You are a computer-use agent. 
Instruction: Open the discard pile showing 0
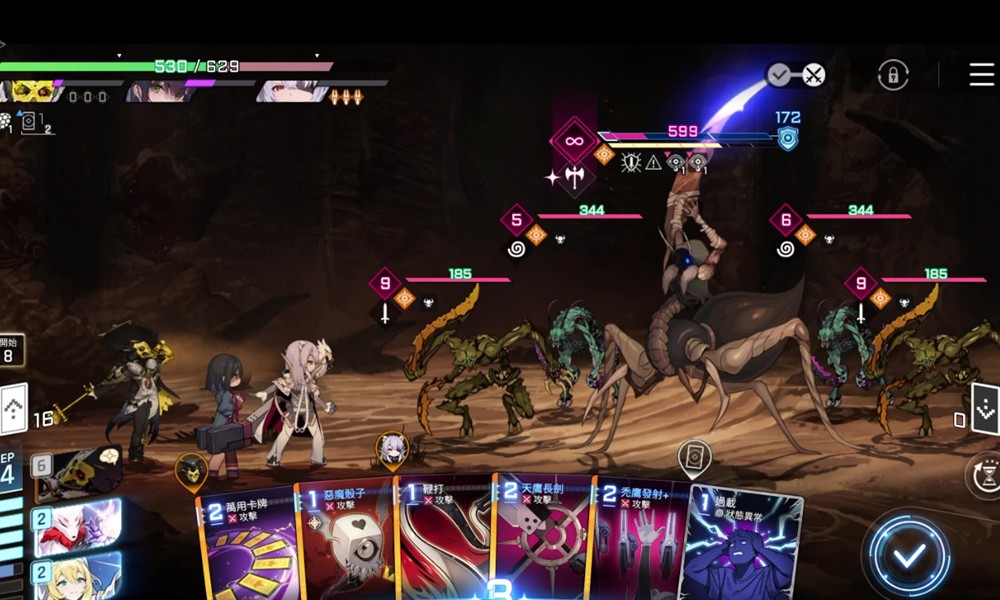pyautogui.click(x=984, y=408)
